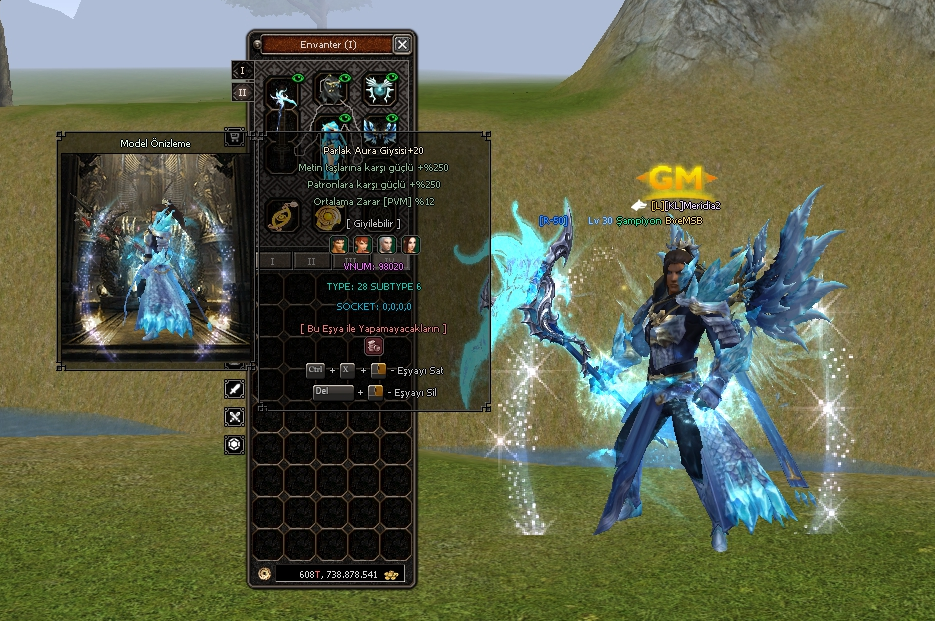Screen dimensions: 935x621
Task: Open inventory page II
Action: pyautogui.click(x=312, y=261)
